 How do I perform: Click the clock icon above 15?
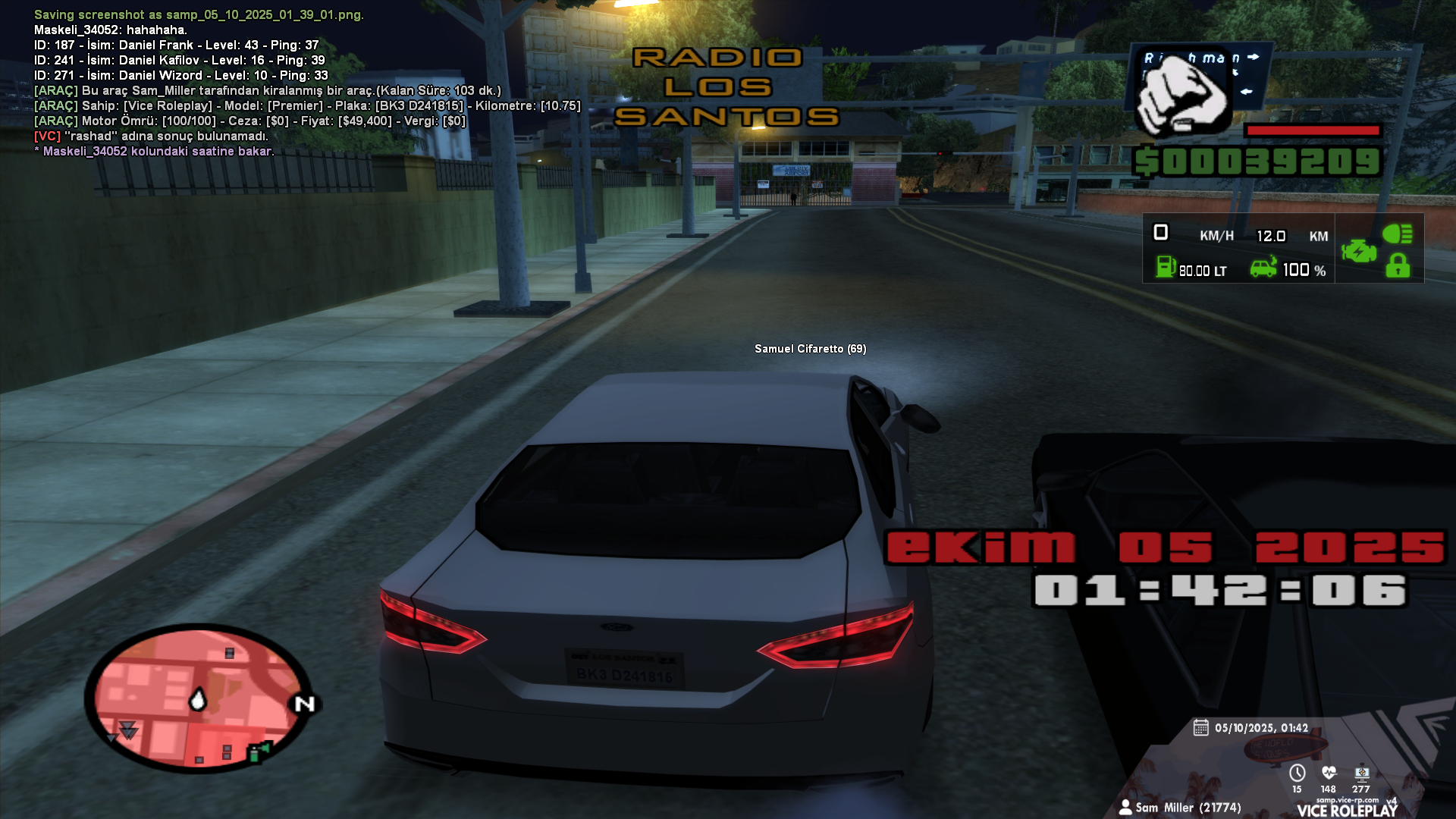coord(1298,773)
